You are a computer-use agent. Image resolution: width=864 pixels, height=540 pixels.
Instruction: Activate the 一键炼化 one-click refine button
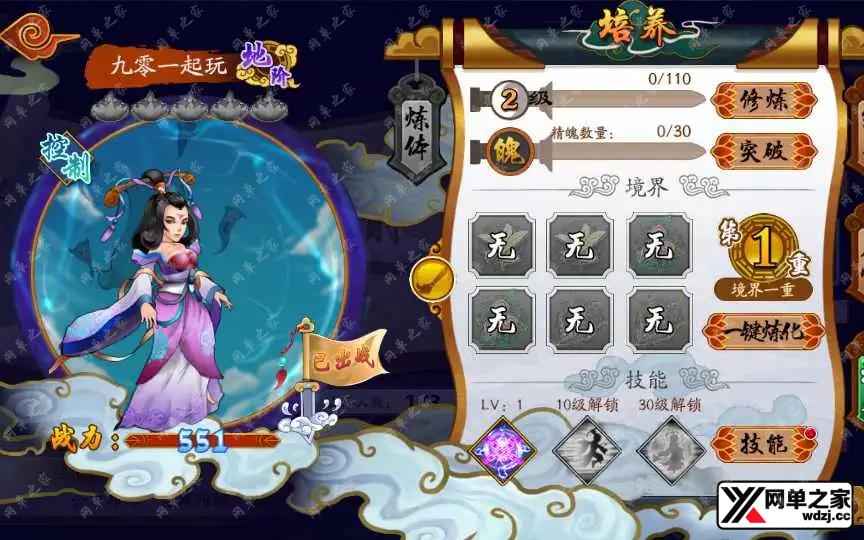[764, 332]
